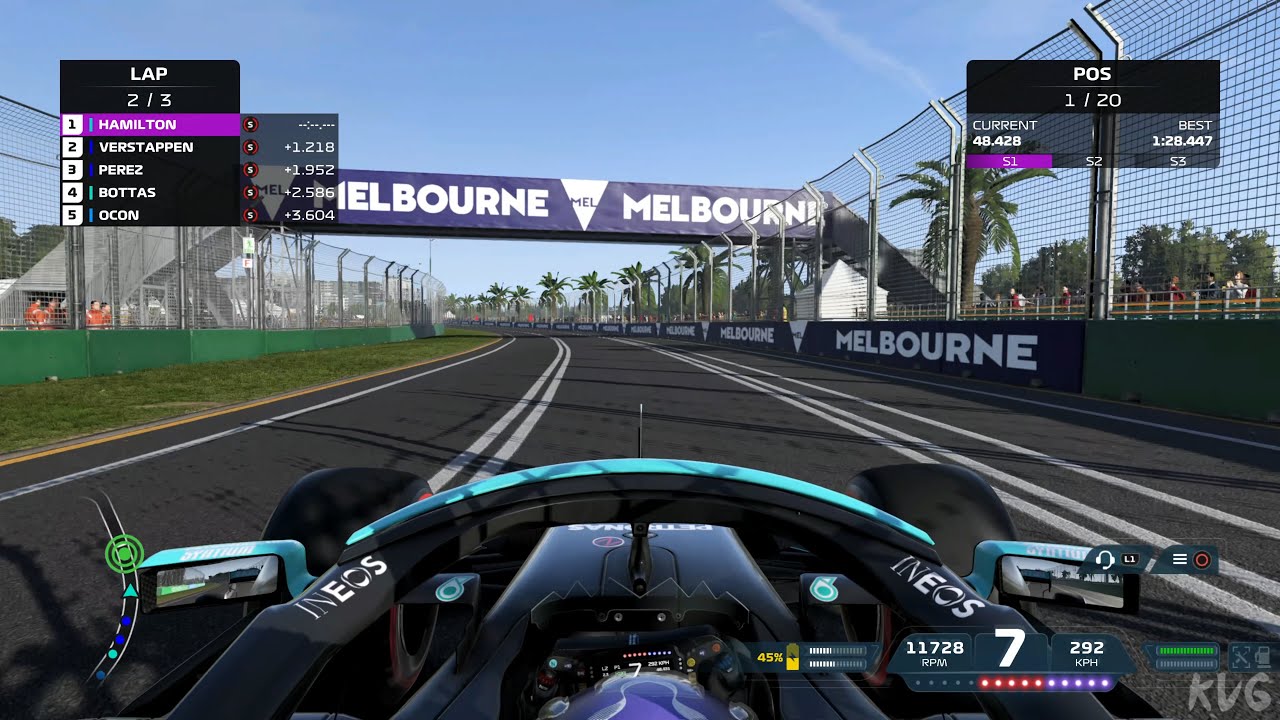Expand the POS position panel
The width and height of the screenshot is (1280, 720).
(x=1093, y=74)
